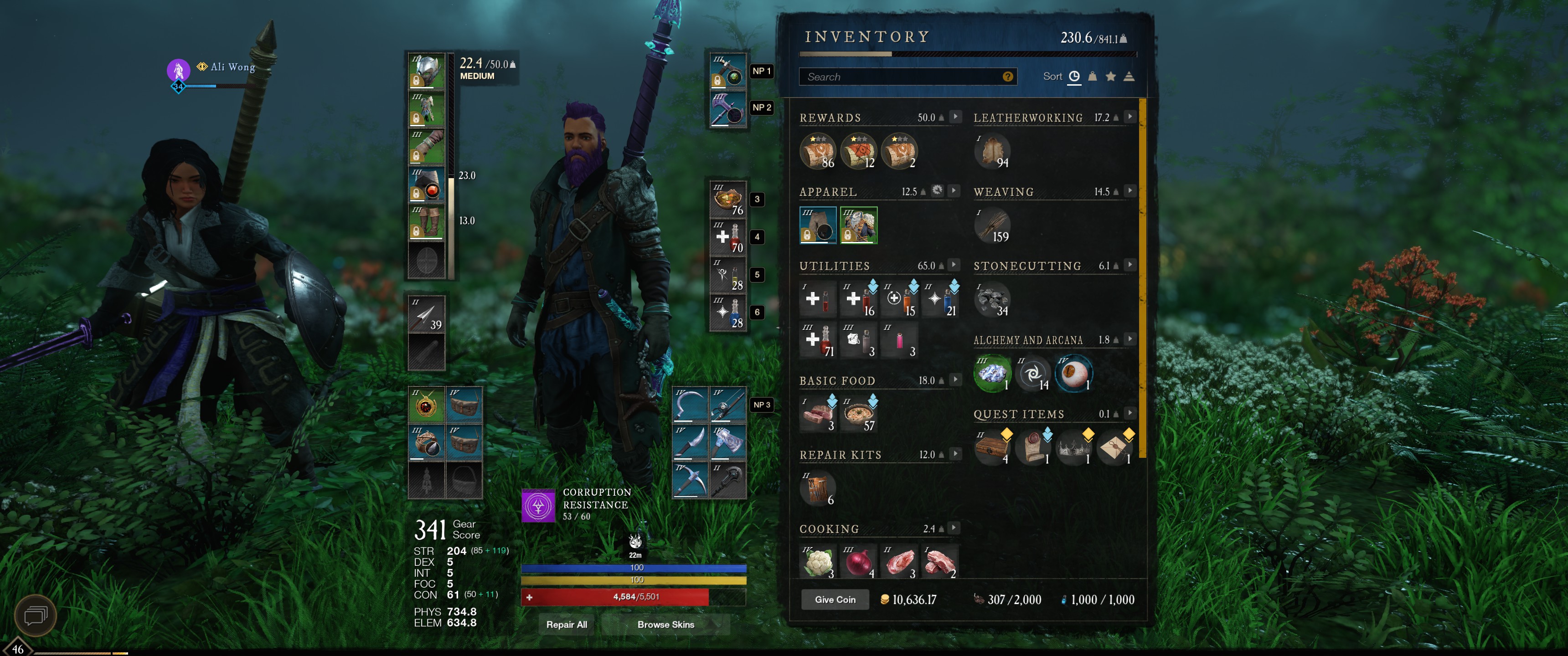Screen dimensions: 1568x656
Task: Select the Give Coin button
Action: point(835,600)
